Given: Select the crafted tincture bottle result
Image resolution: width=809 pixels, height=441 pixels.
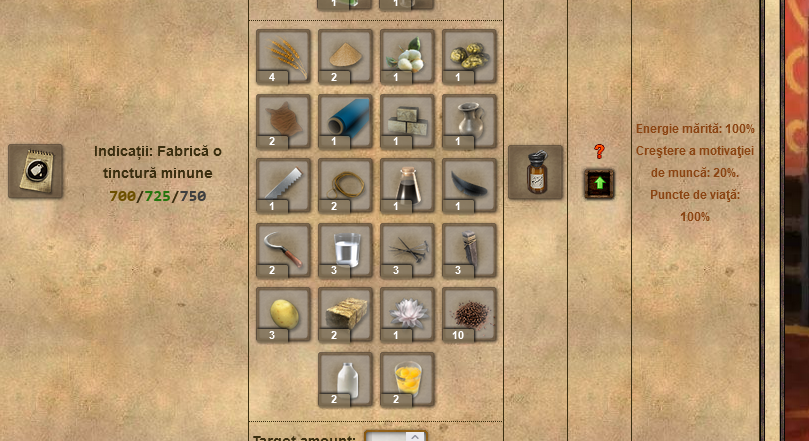Looking at the screenshot, I should (535, 172).
